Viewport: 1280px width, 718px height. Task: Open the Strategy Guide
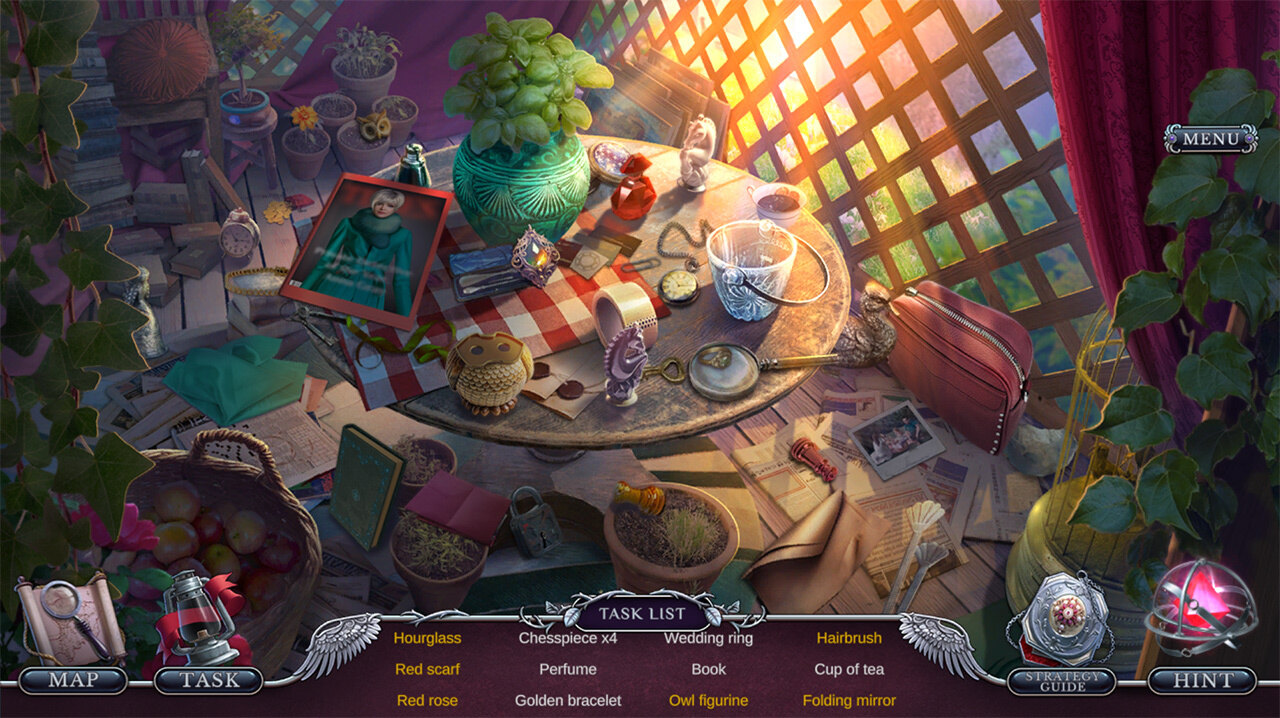click(x=1062, y=681)
